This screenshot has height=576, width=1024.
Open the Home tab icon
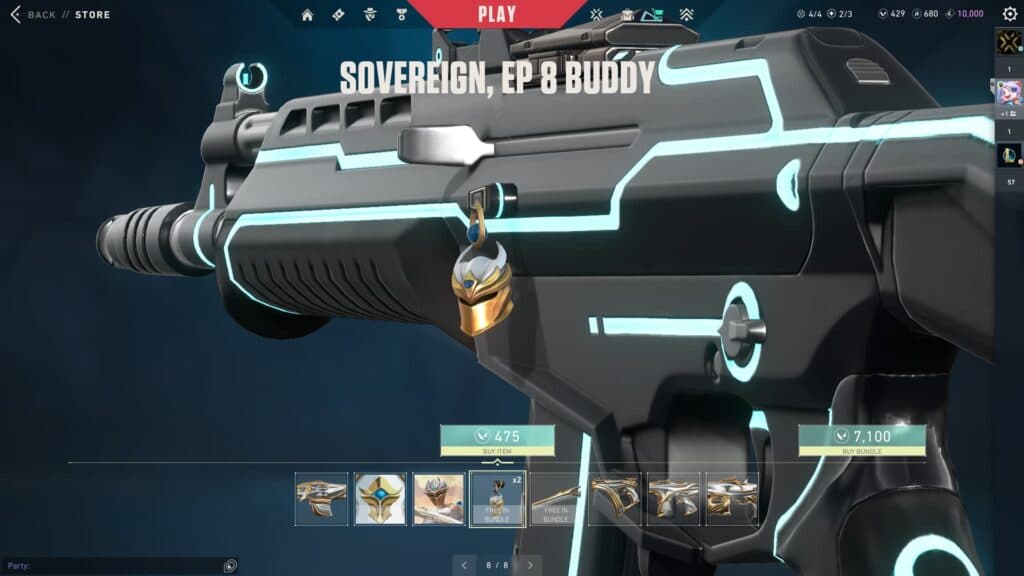click(307, 15)
